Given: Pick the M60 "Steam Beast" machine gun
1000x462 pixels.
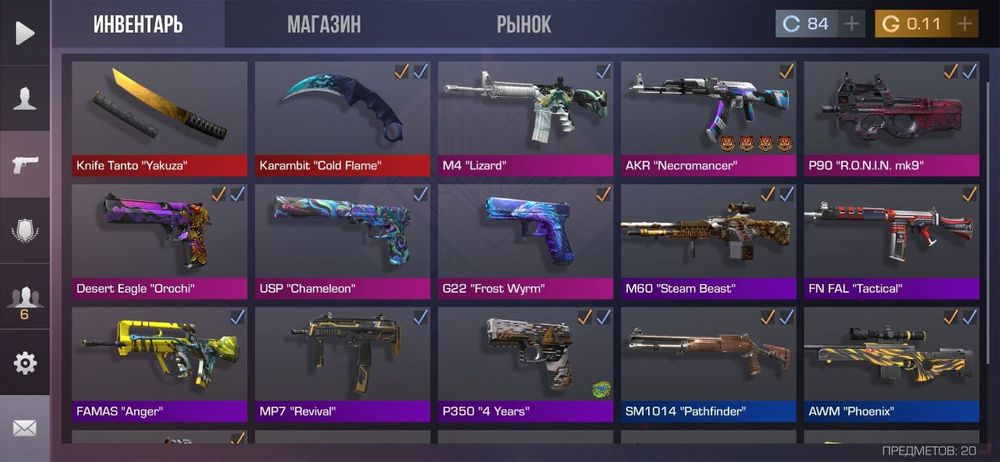Looking at the screenshot, I should coord(709,241).
